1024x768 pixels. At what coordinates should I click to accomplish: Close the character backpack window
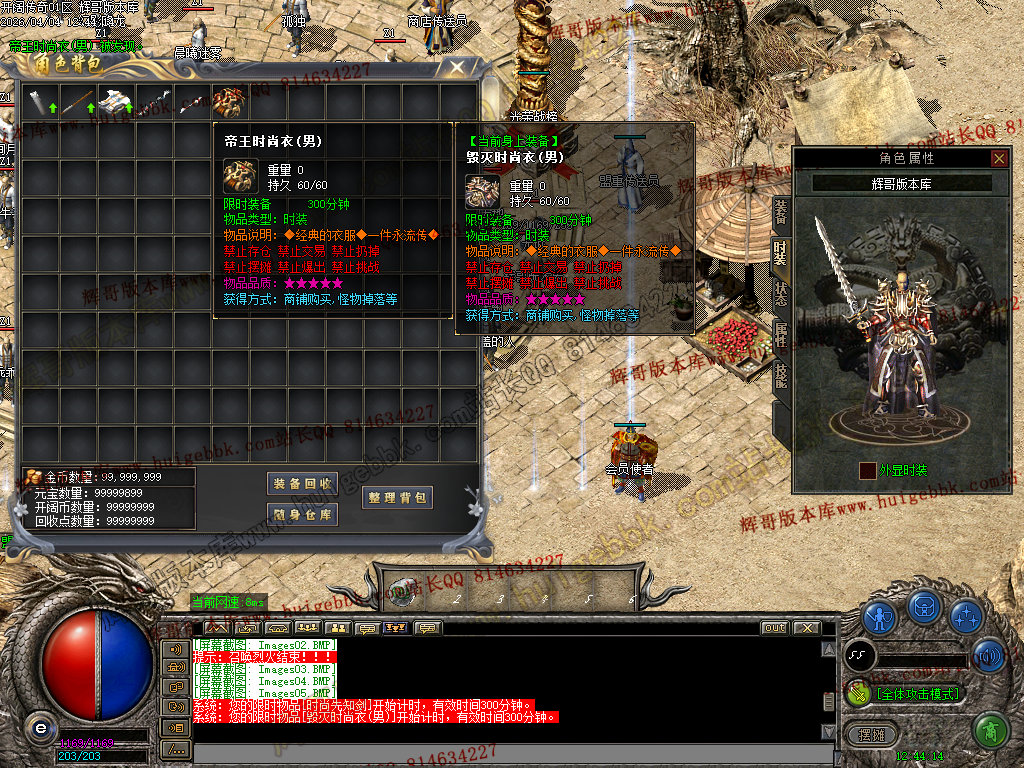click(457, 68)
